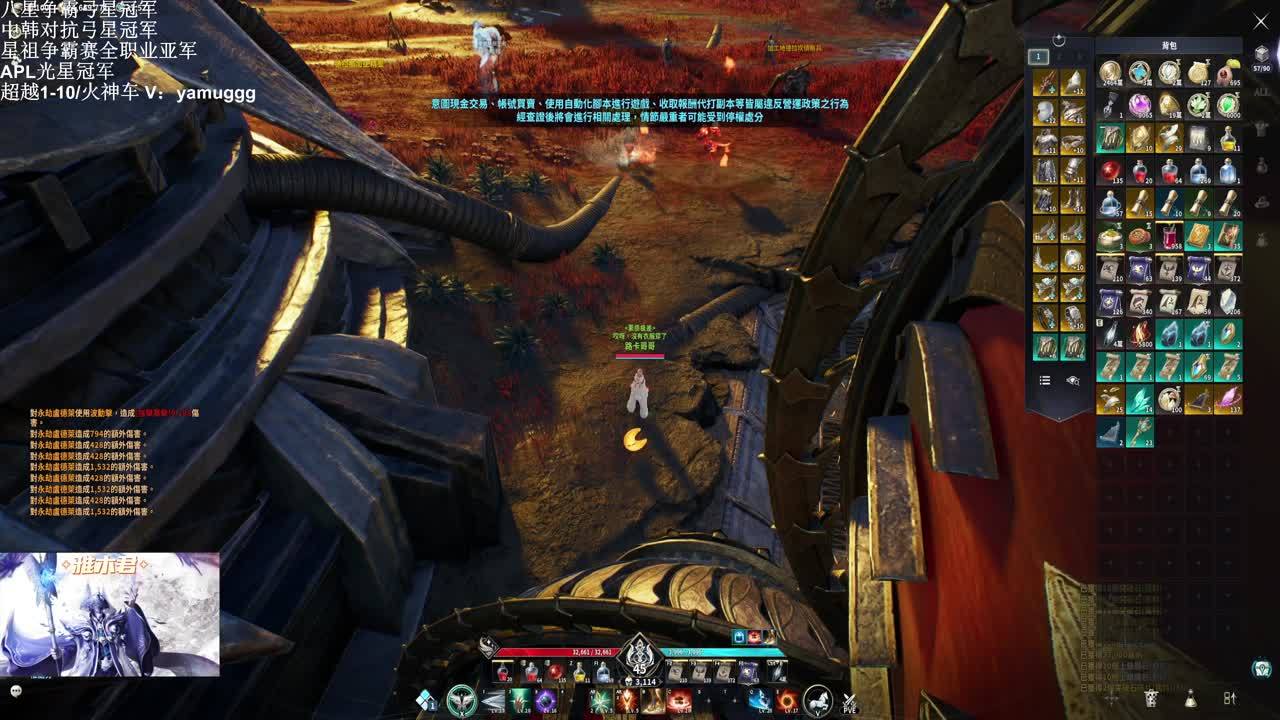Select the gold coin stack in the bag
This screenshot has height=720, width=1280.
point(1110,72)
